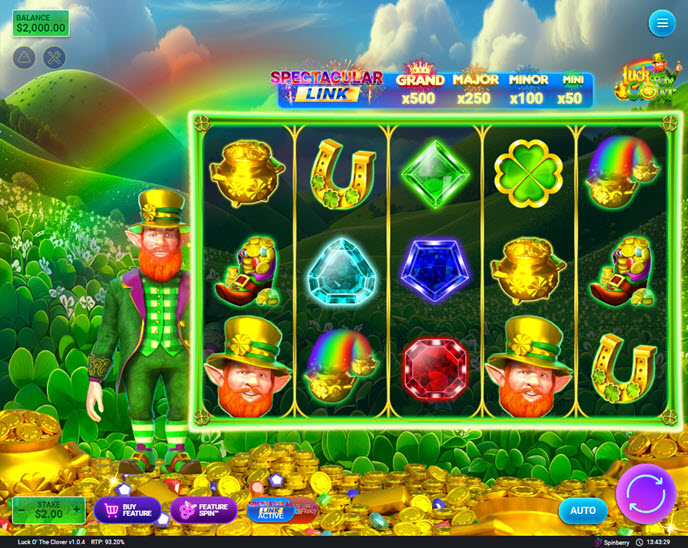688x548 pixels.
Task: Open the AUTO spin options
Action: 583,510
